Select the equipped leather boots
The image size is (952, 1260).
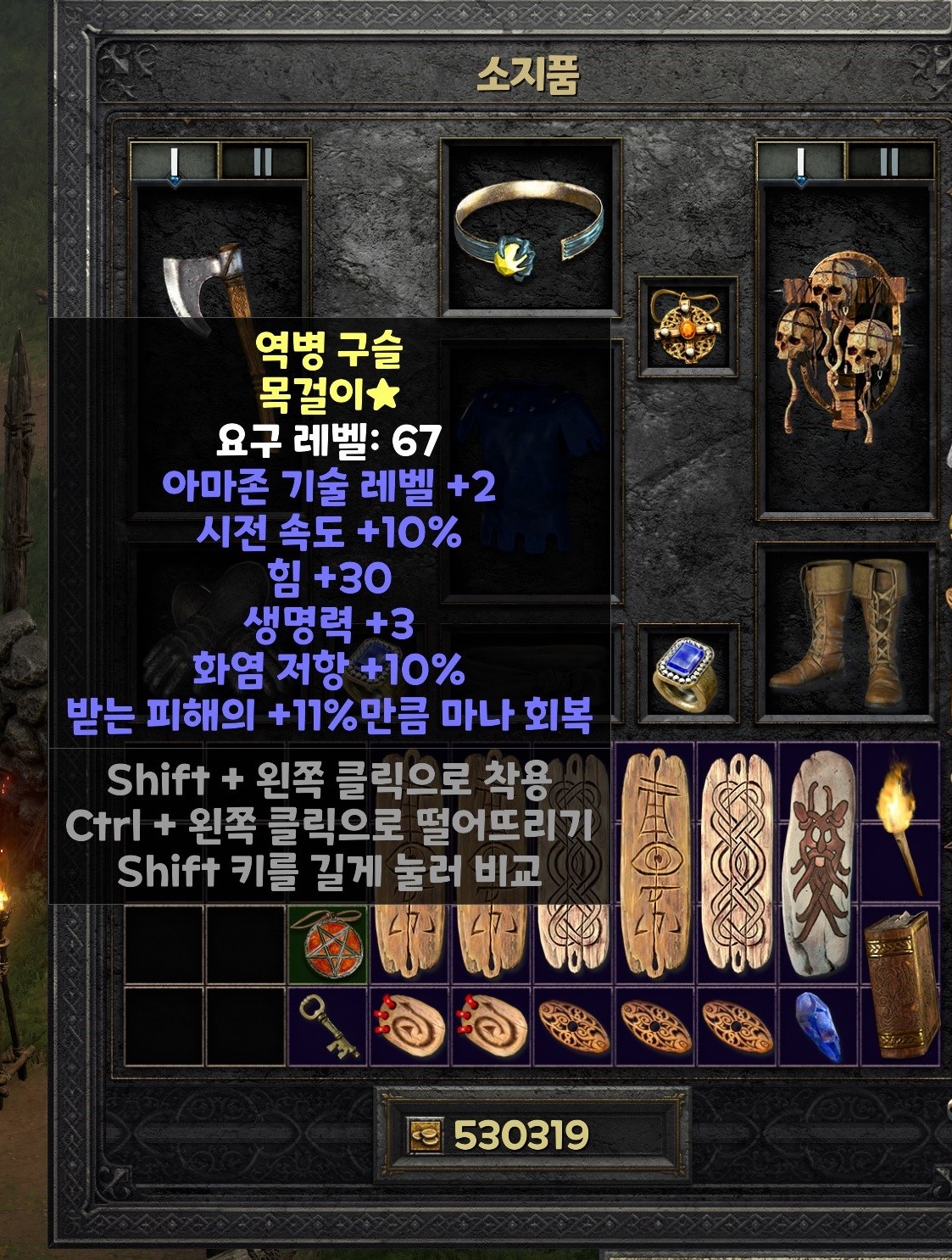[x=845, y=632]
